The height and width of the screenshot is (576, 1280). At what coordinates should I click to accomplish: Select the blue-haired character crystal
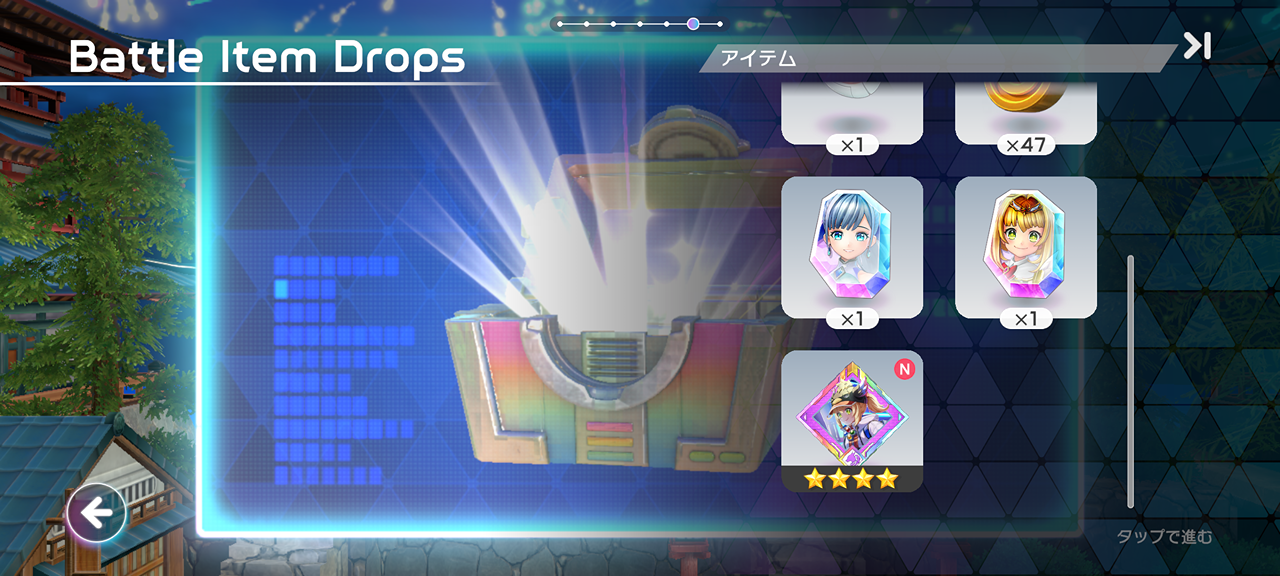pos(852,247)
